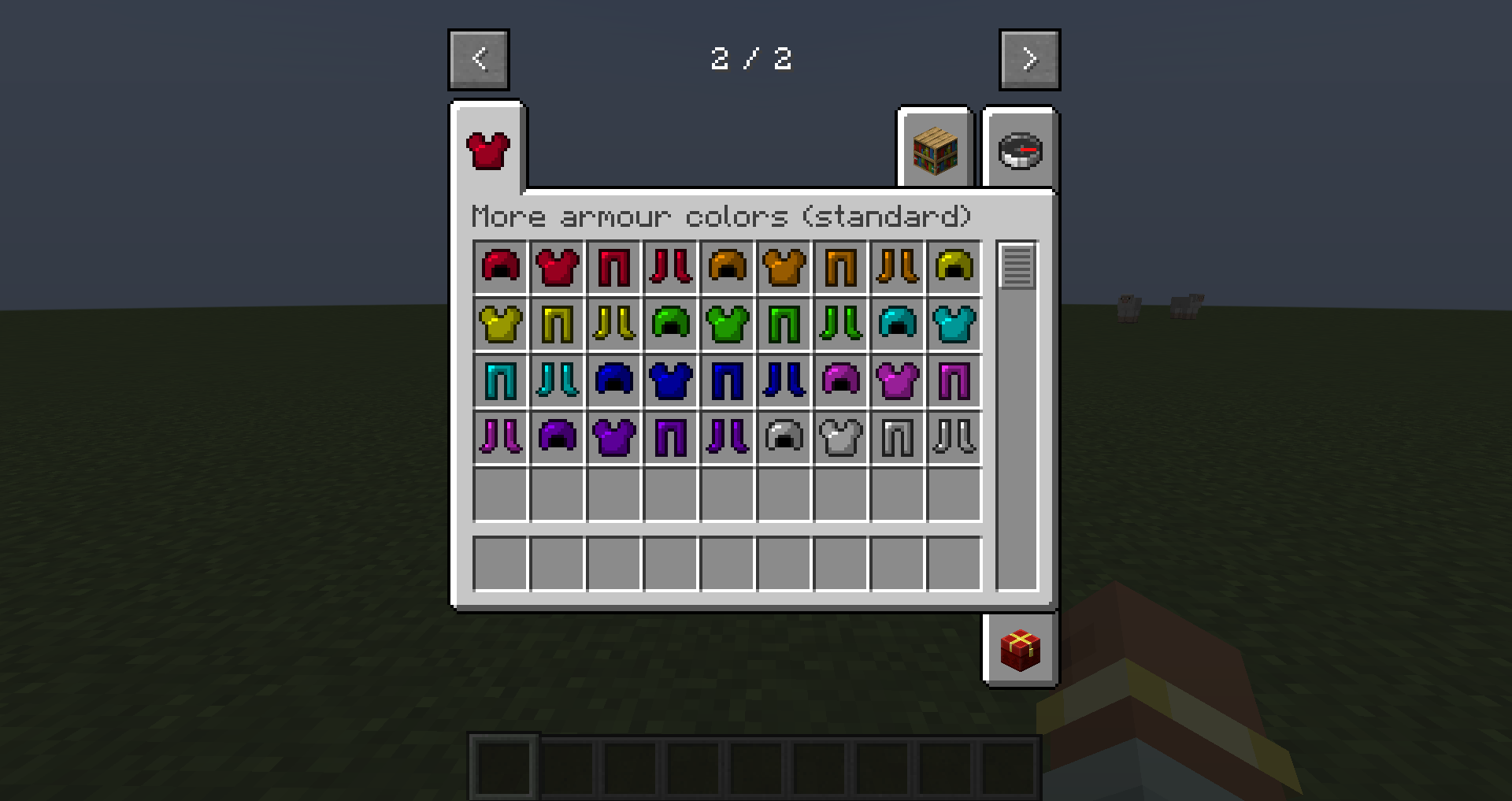Select the purple leggings armor piece

672,438
